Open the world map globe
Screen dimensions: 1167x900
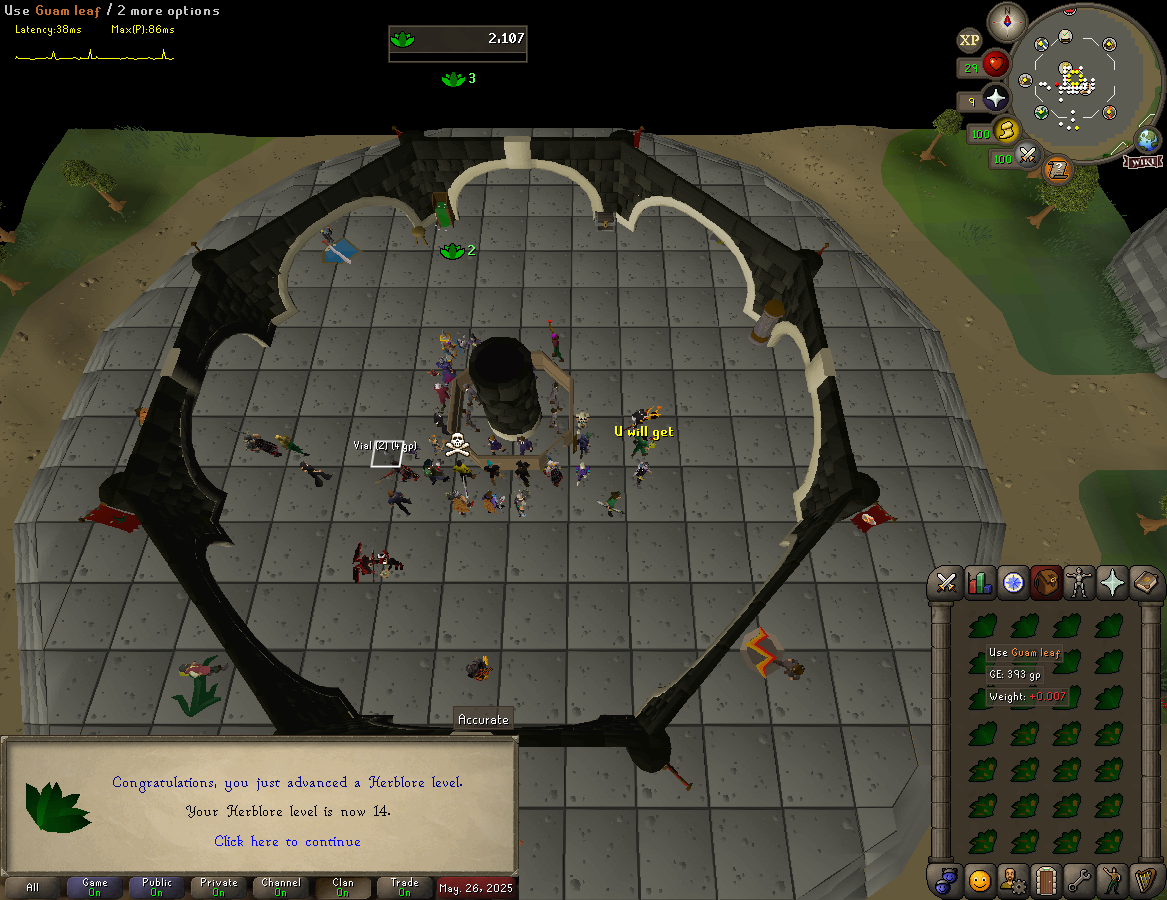coord(1148,140)
